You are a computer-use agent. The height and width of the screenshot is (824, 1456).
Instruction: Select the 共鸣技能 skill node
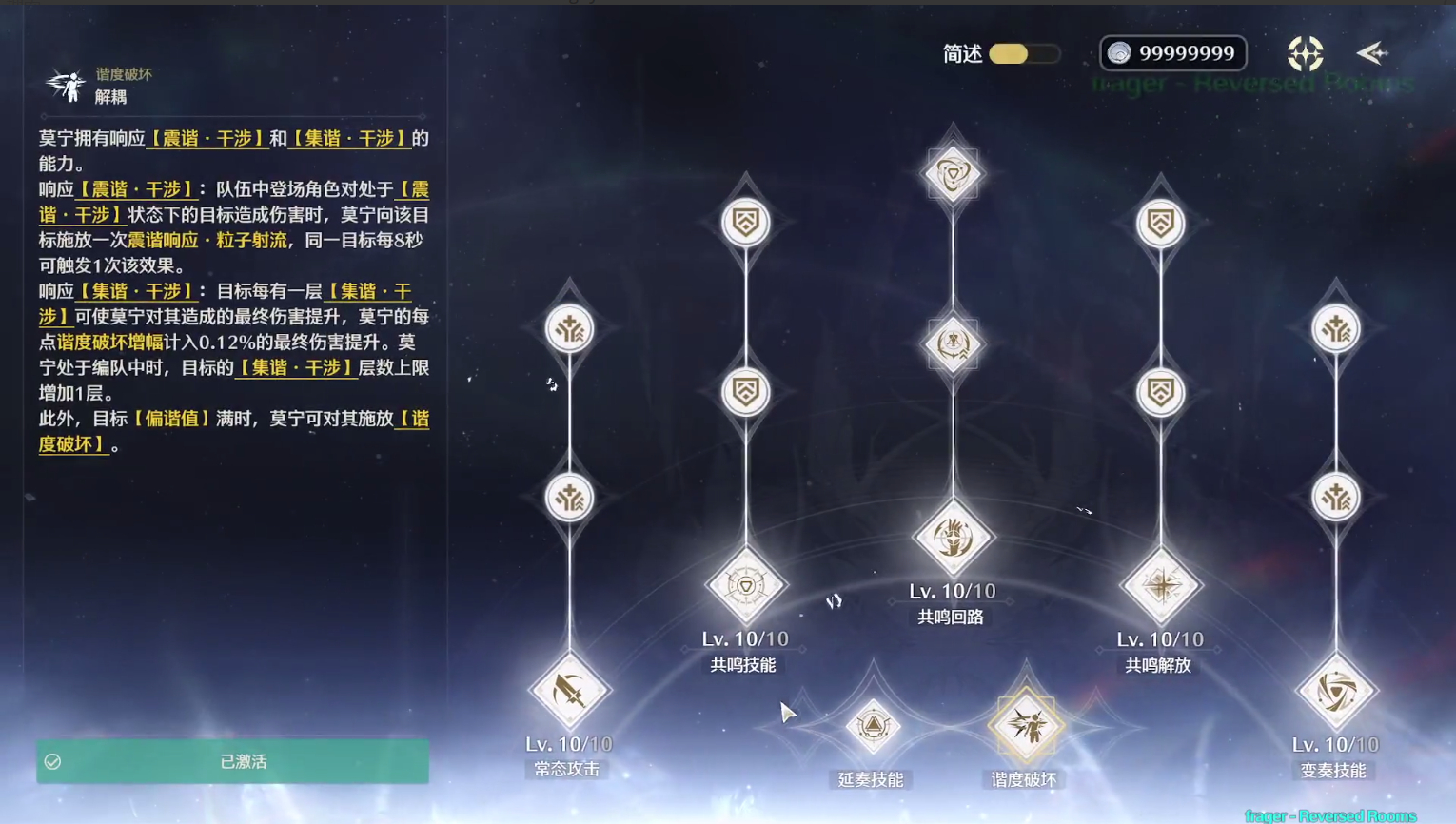tap(745, 585)
